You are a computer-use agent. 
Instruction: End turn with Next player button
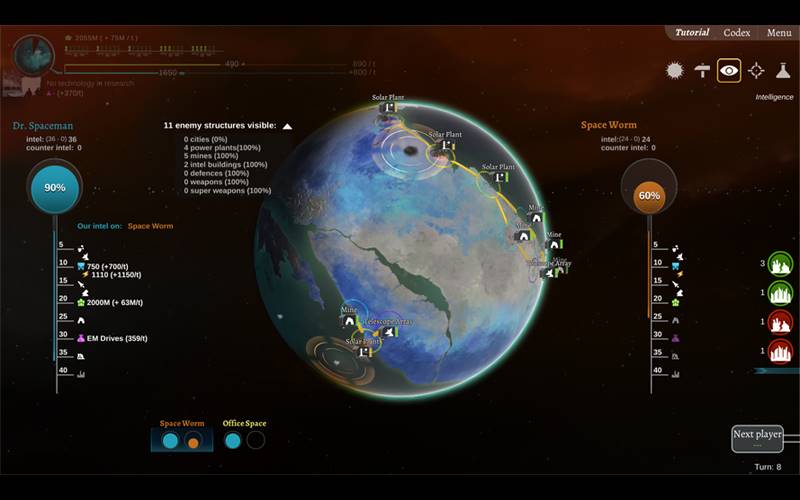pyautogui.click(x=757, y=437)
